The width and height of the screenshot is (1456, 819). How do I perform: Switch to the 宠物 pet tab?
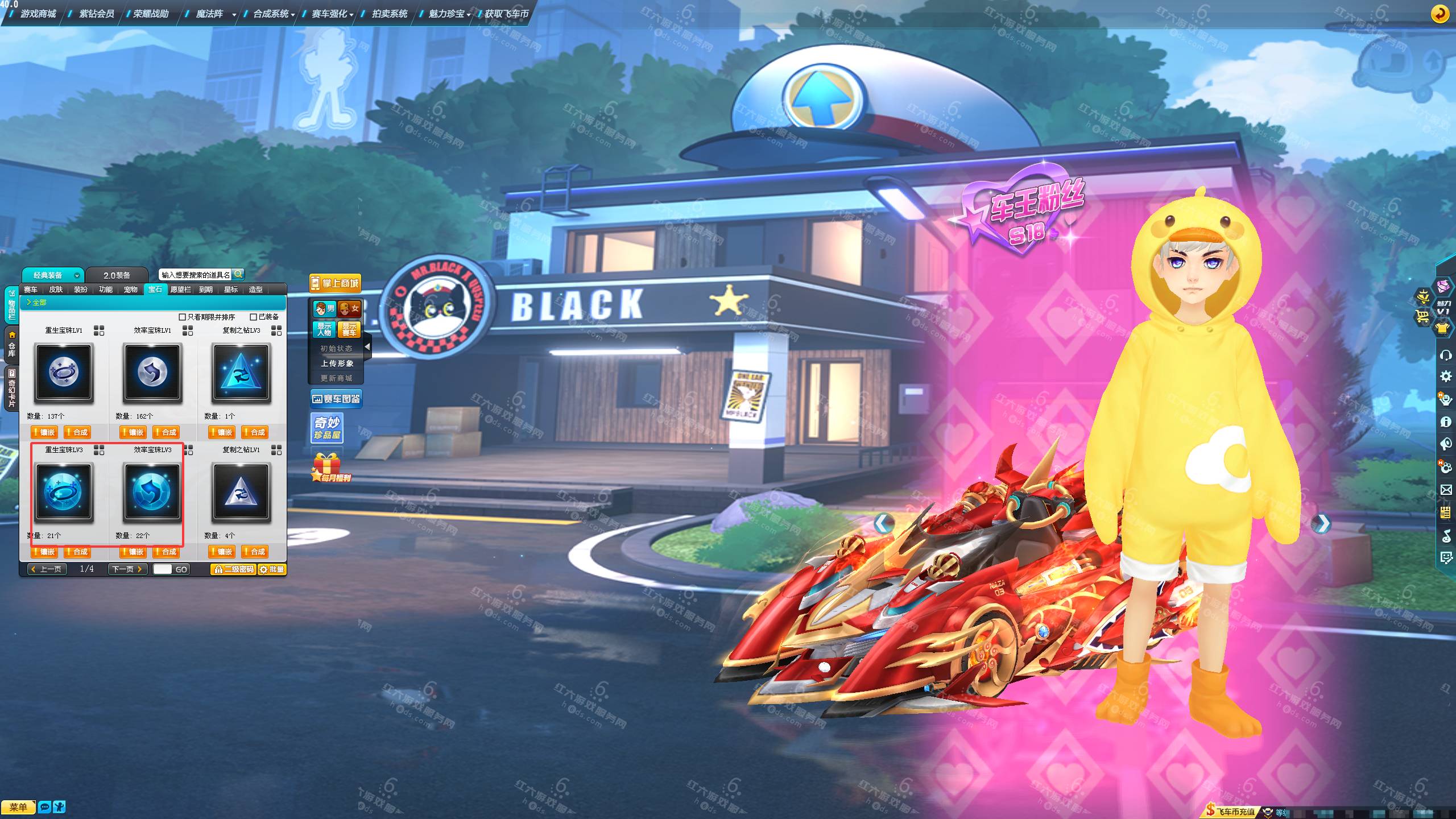(131, 289)
